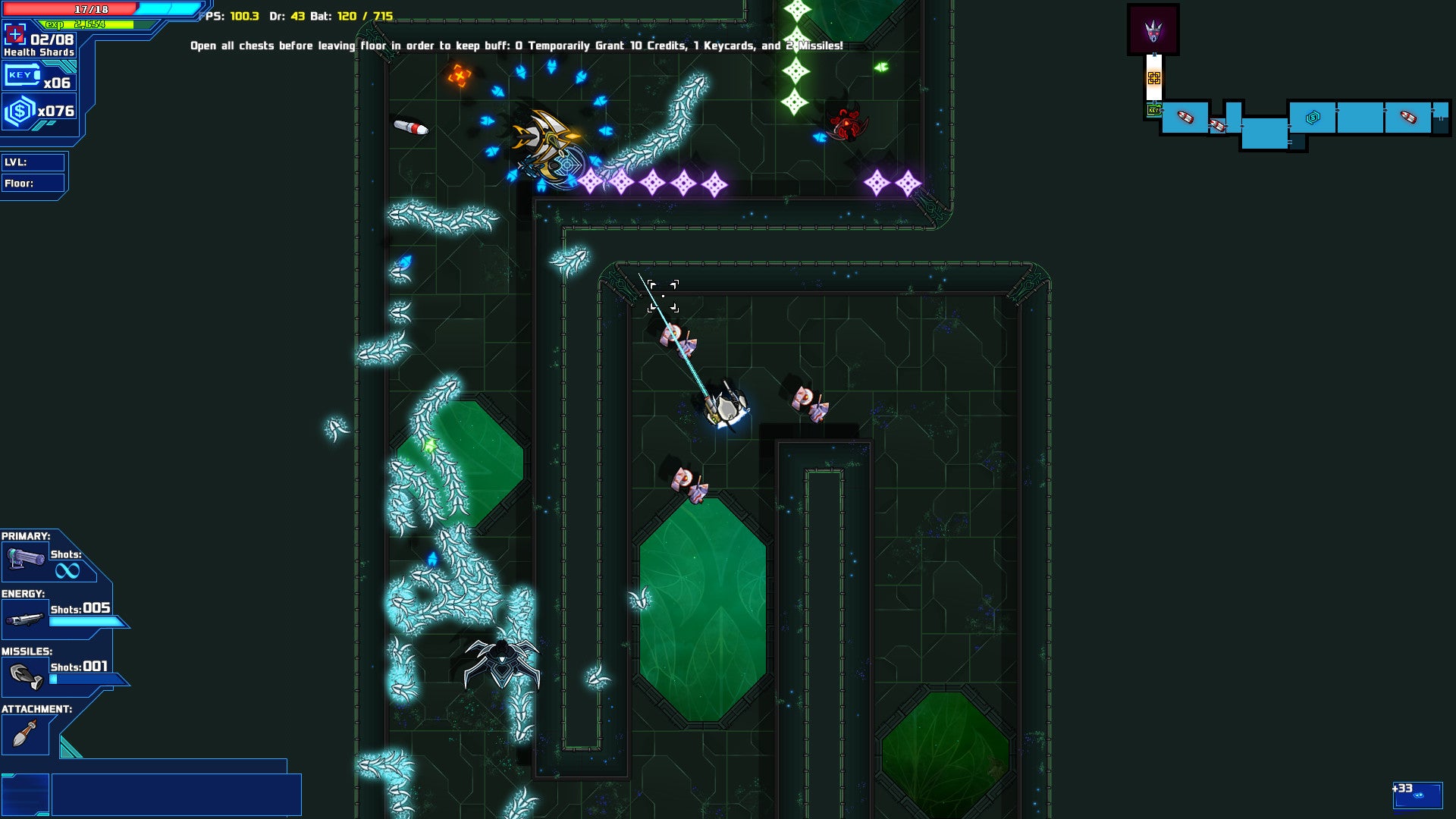Click the hexagon room on the minimap
1456x819 pixels.
click(1313, 118)
